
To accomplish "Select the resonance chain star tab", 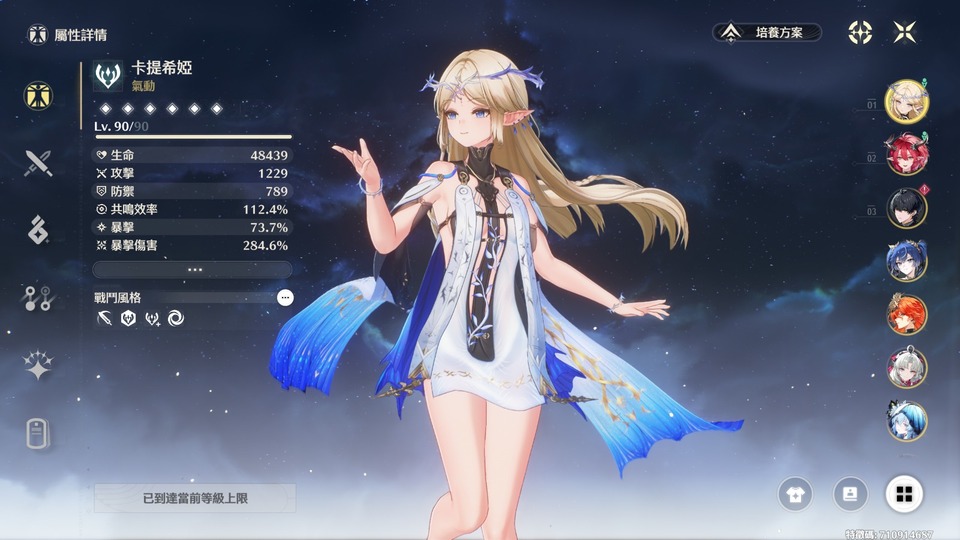I will pos(38,366).
